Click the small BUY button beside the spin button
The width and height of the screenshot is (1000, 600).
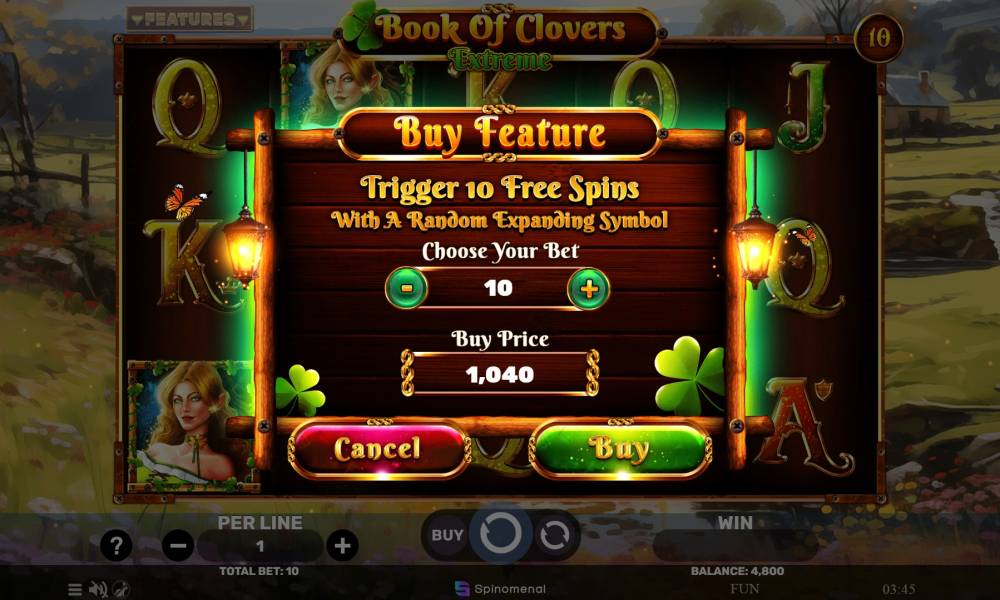pyautogui.click(x=447, y=535)
